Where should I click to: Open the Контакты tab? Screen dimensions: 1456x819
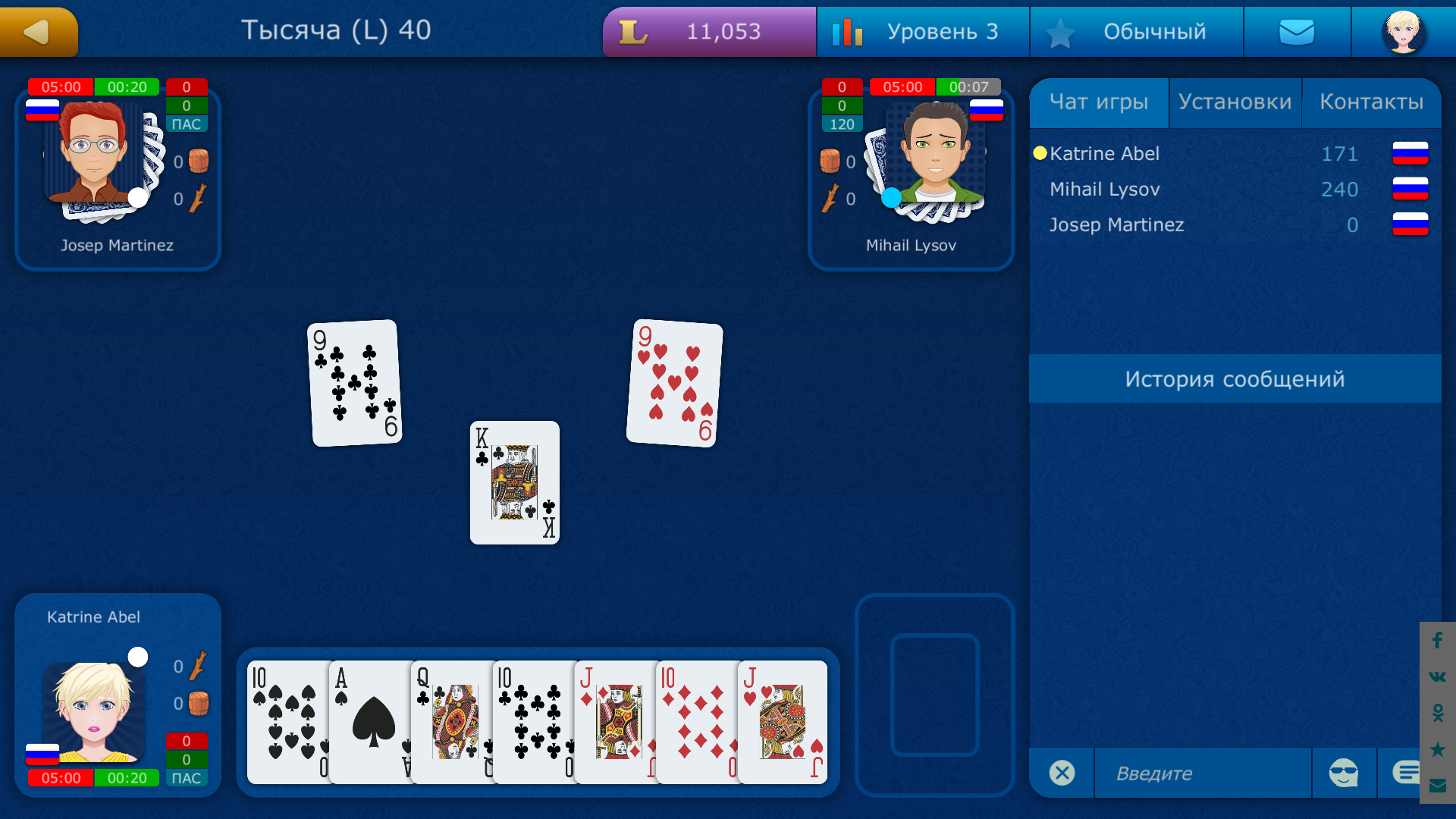click(1373, 102)
